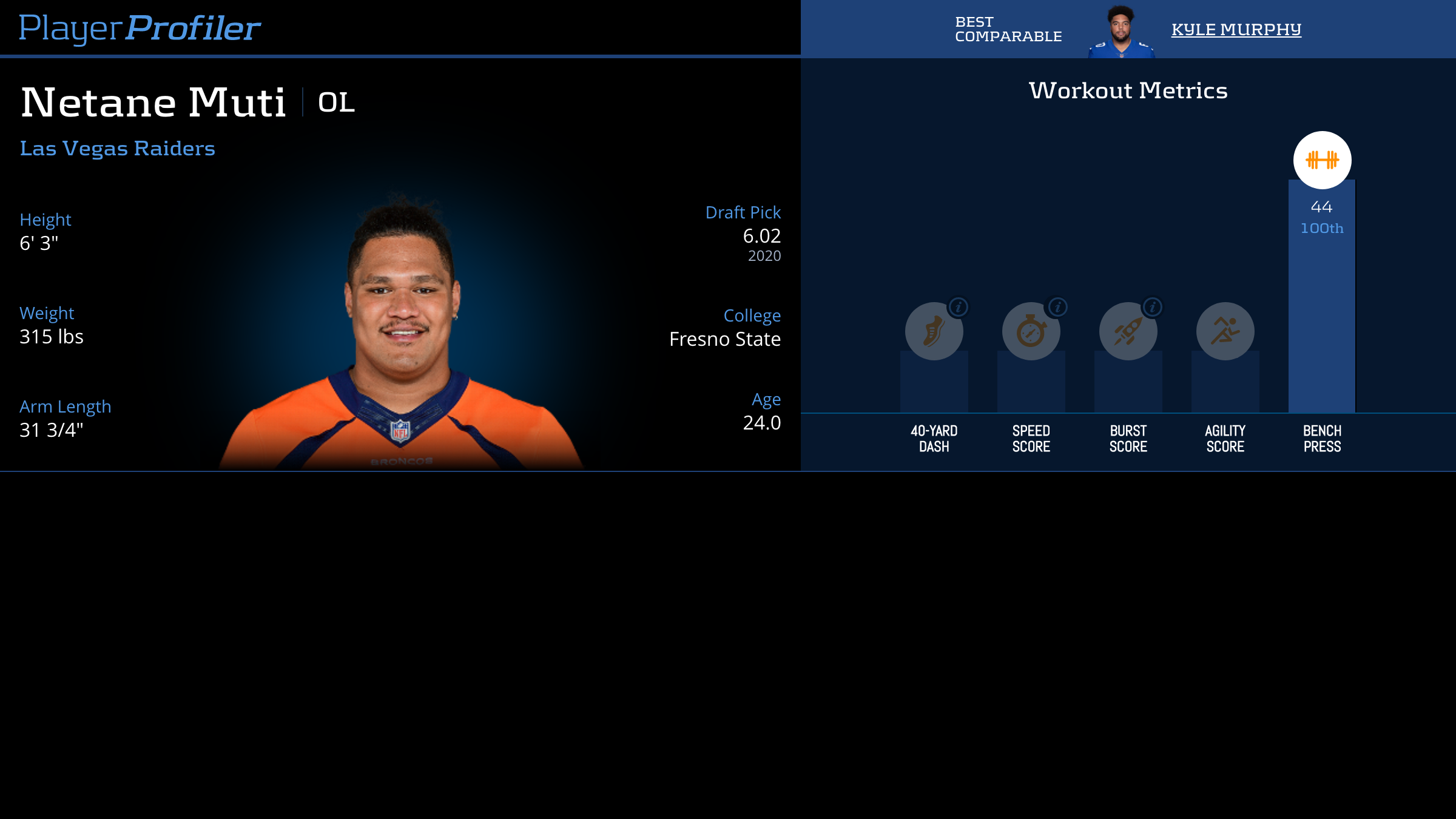Click the Burst Score rocket icon
Image resolution: width=1456 pixels, height=819 pixels.
click(x=1128, y=332)
